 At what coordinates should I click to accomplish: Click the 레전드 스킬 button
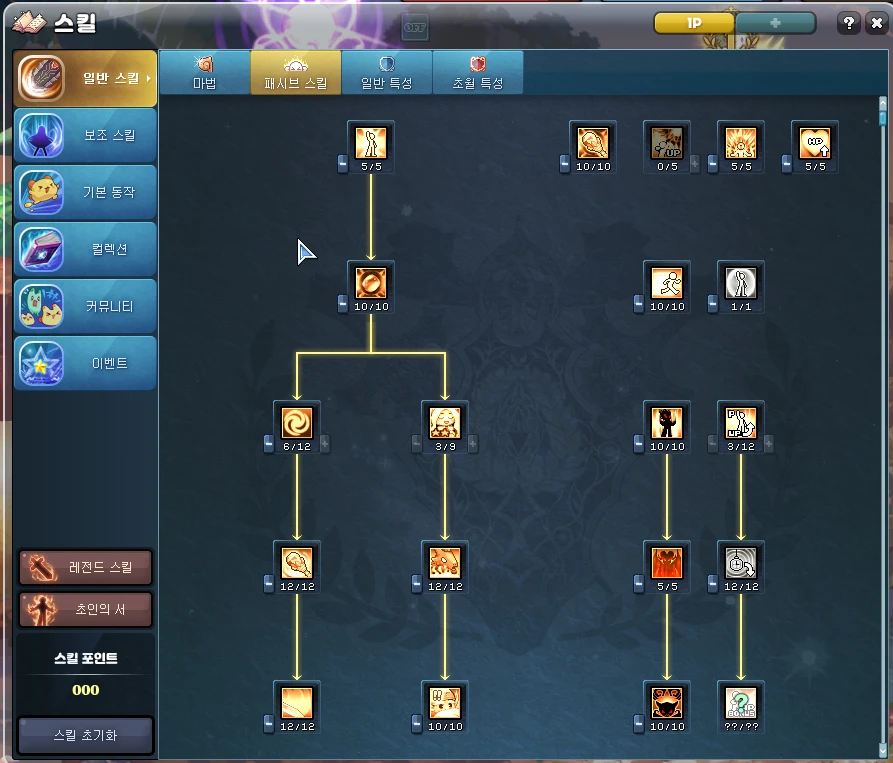point(86,567)
